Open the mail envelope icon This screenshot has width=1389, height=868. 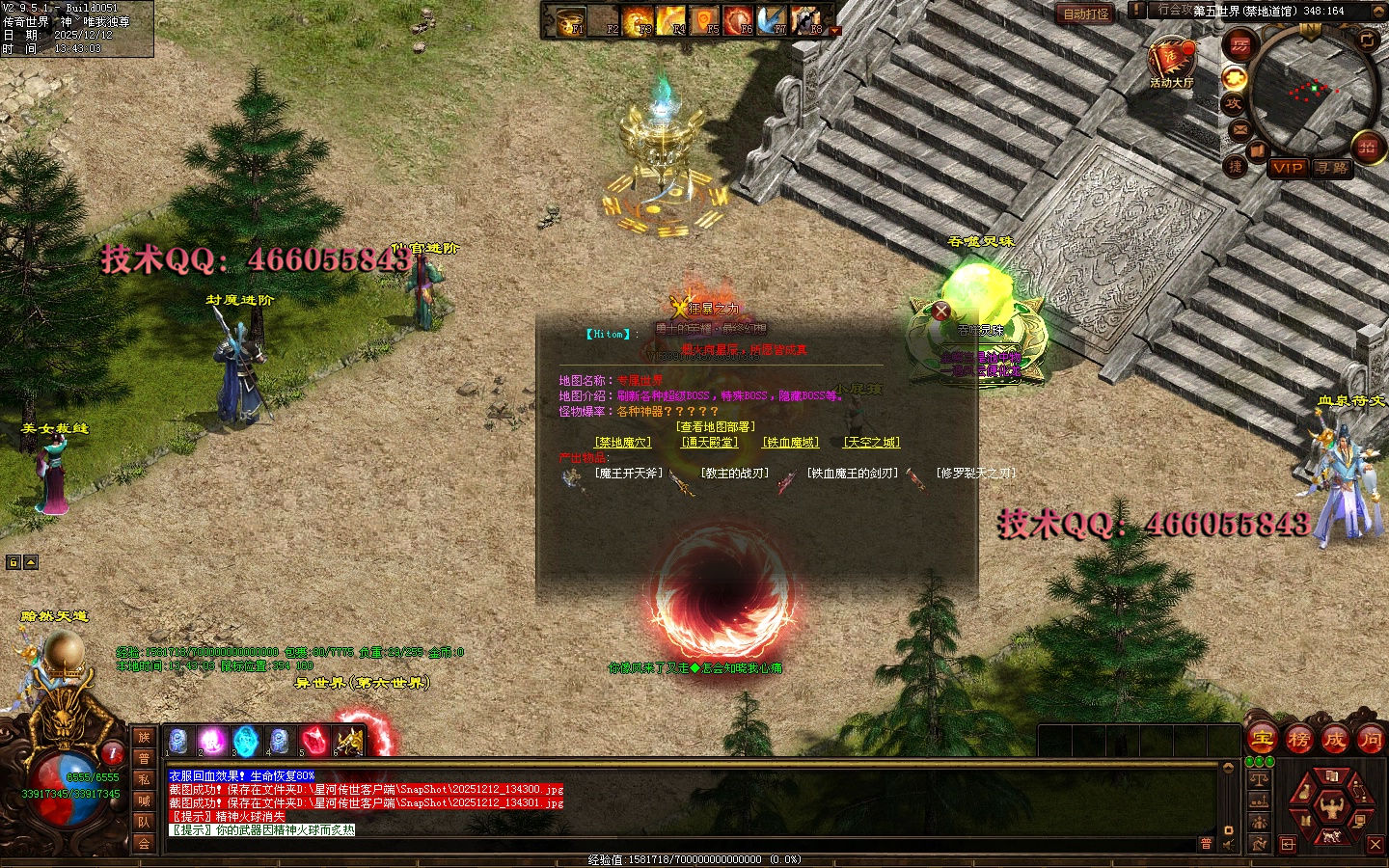click(1239, 129)
